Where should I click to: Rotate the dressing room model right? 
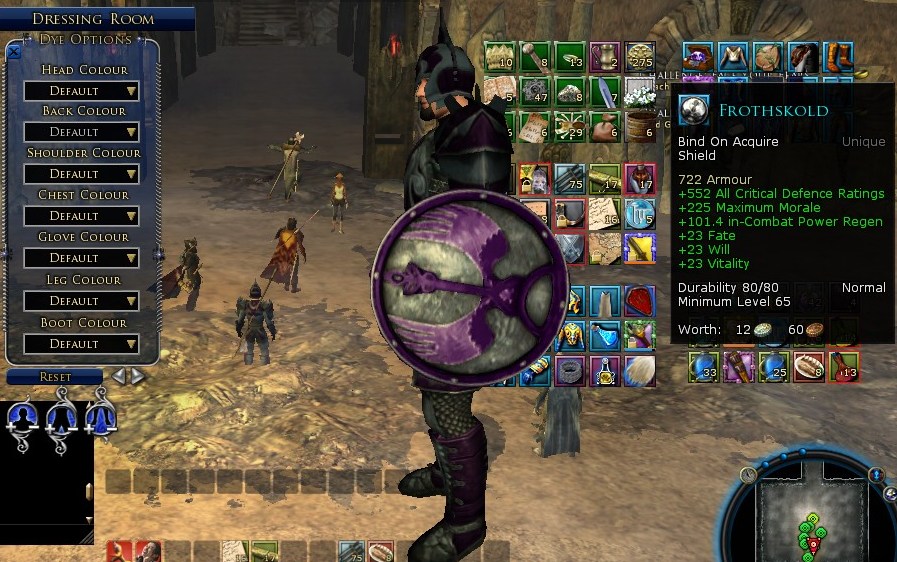[x=137, y=377]
